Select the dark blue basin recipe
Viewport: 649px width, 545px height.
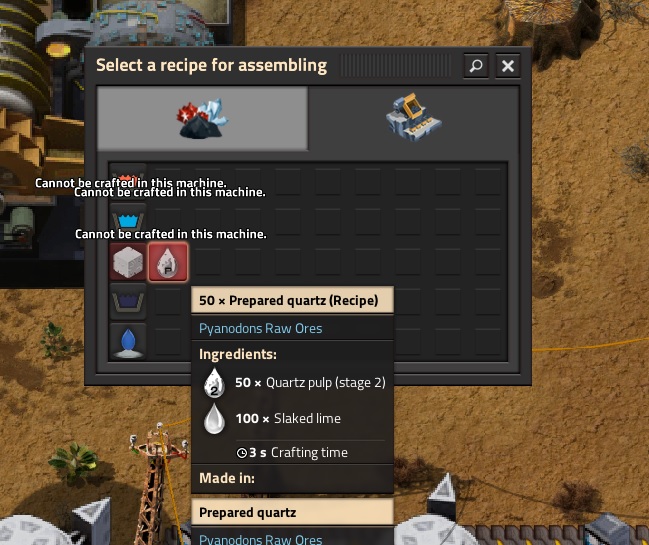tap(128, 301)
